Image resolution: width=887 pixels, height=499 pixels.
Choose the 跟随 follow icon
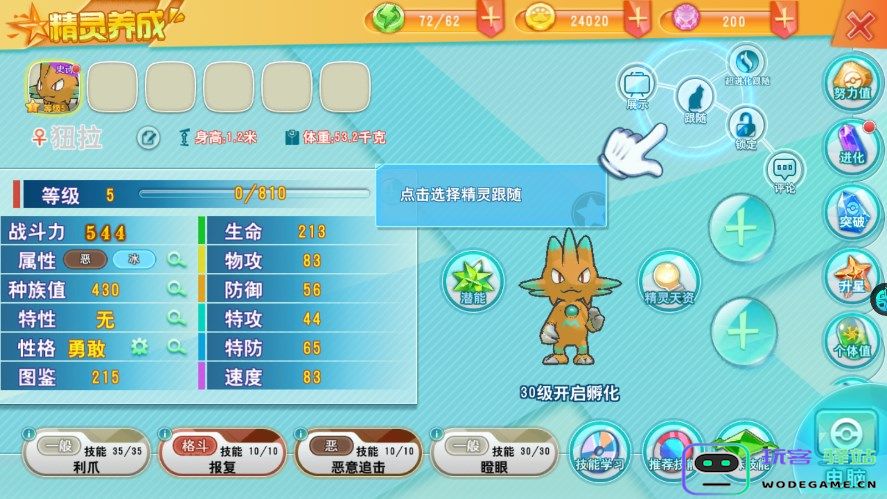pos(694,100)
